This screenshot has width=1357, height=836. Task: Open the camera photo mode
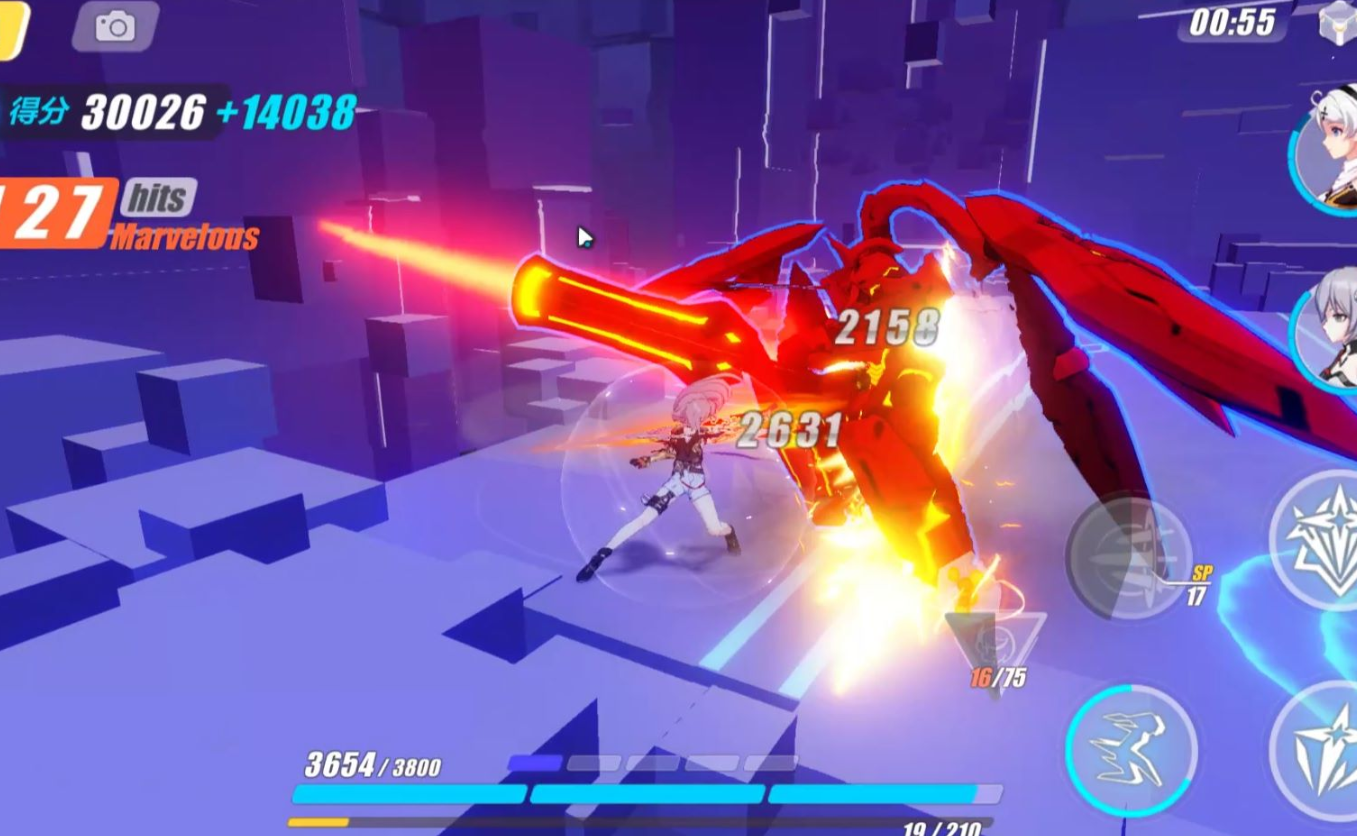click(x=115, y=27)
